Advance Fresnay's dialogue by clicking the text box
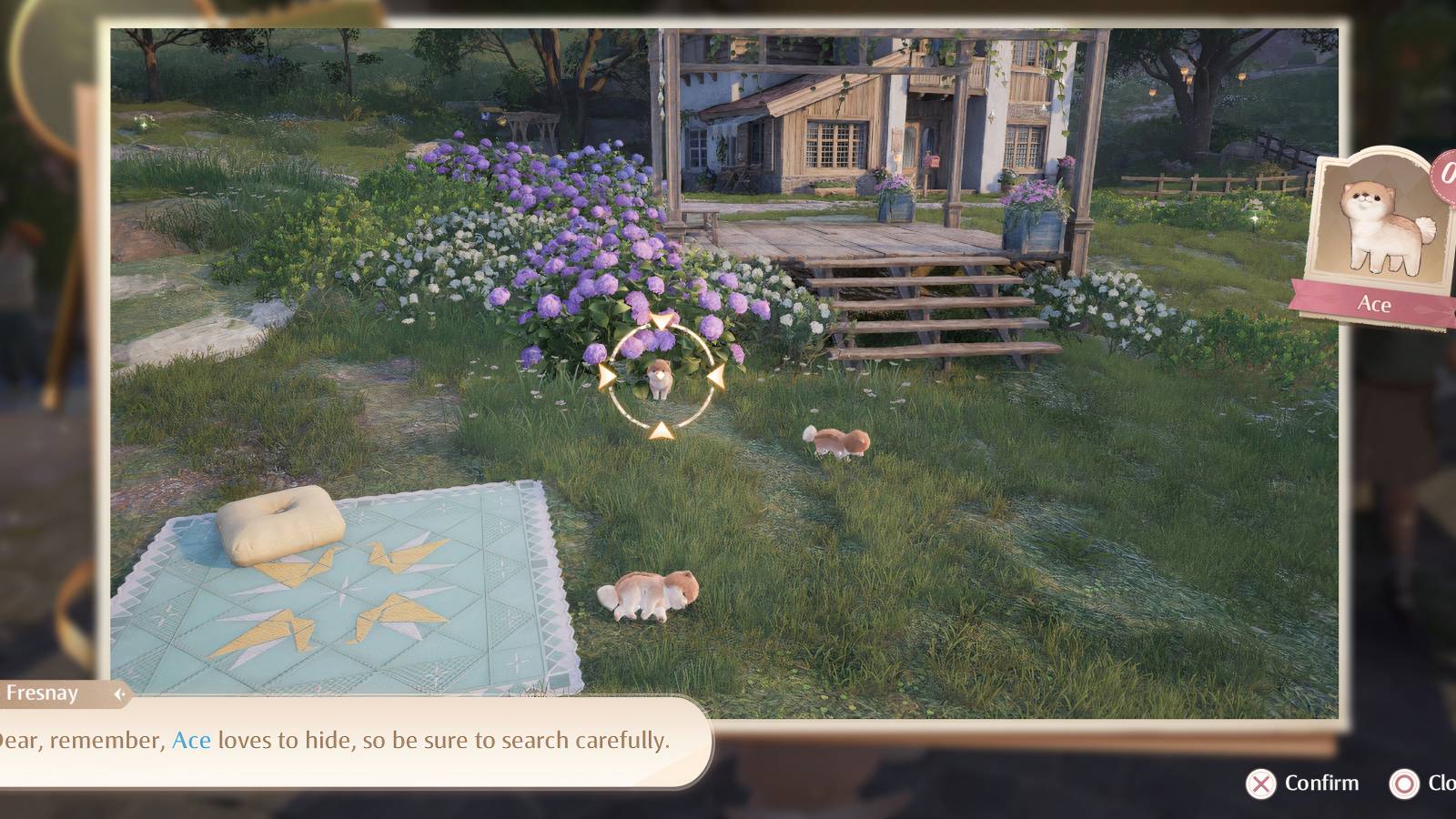 [x=364, y=740]
